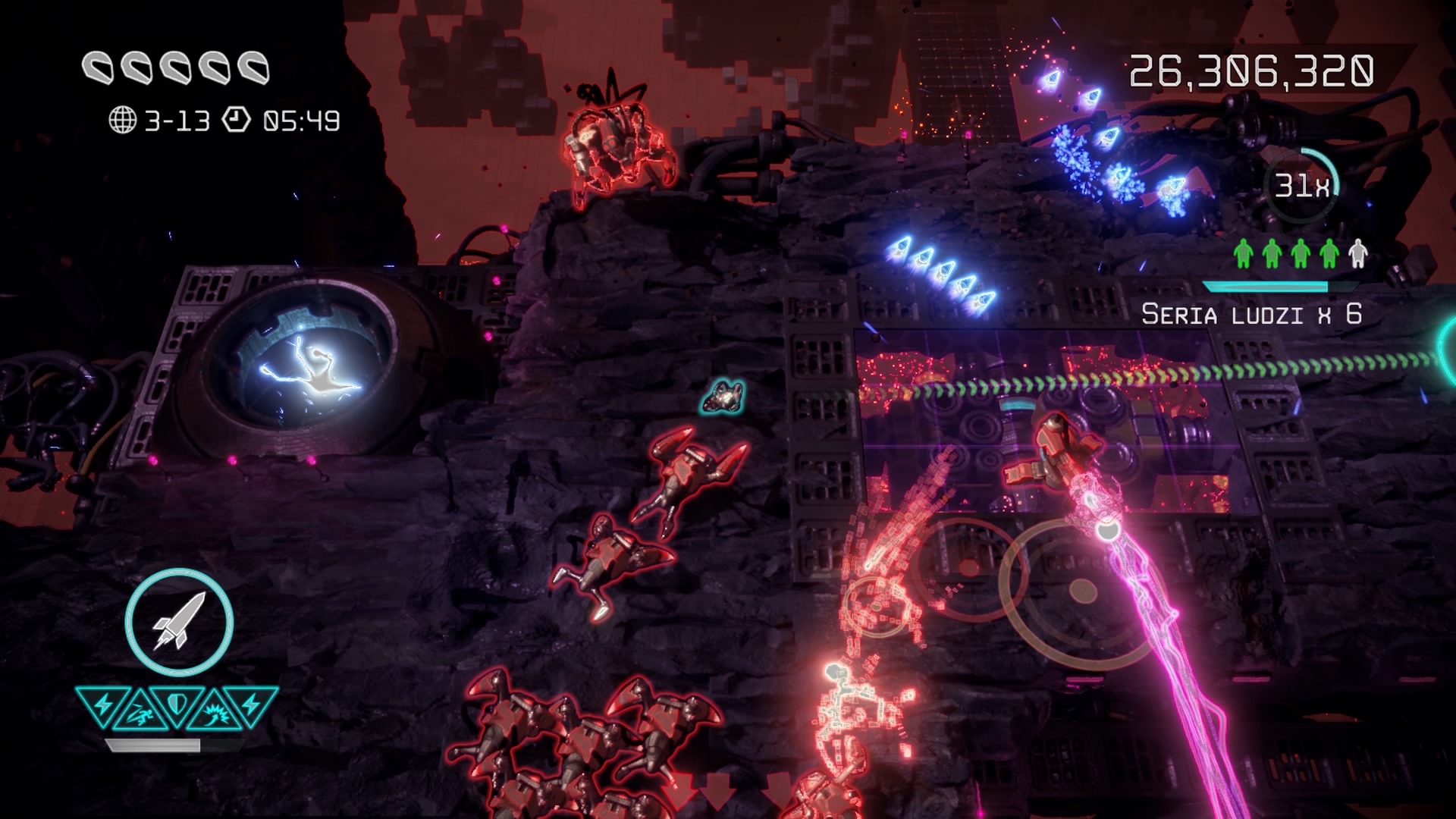Click the shield power-up triangle
1456x819 pixels.
pyautogui.click(x=177, y=704)
